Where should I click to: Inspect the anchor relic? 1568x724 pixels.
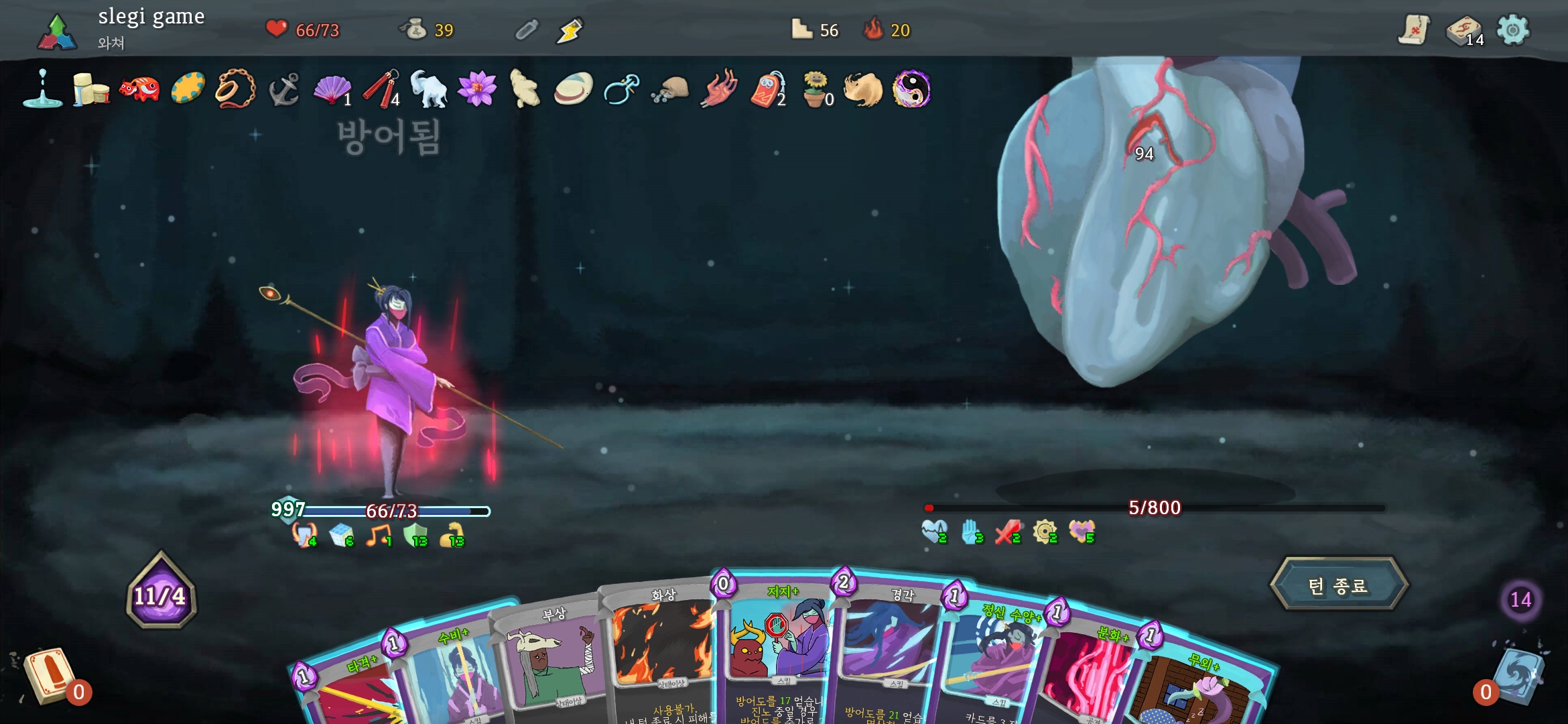pos(283,90)
